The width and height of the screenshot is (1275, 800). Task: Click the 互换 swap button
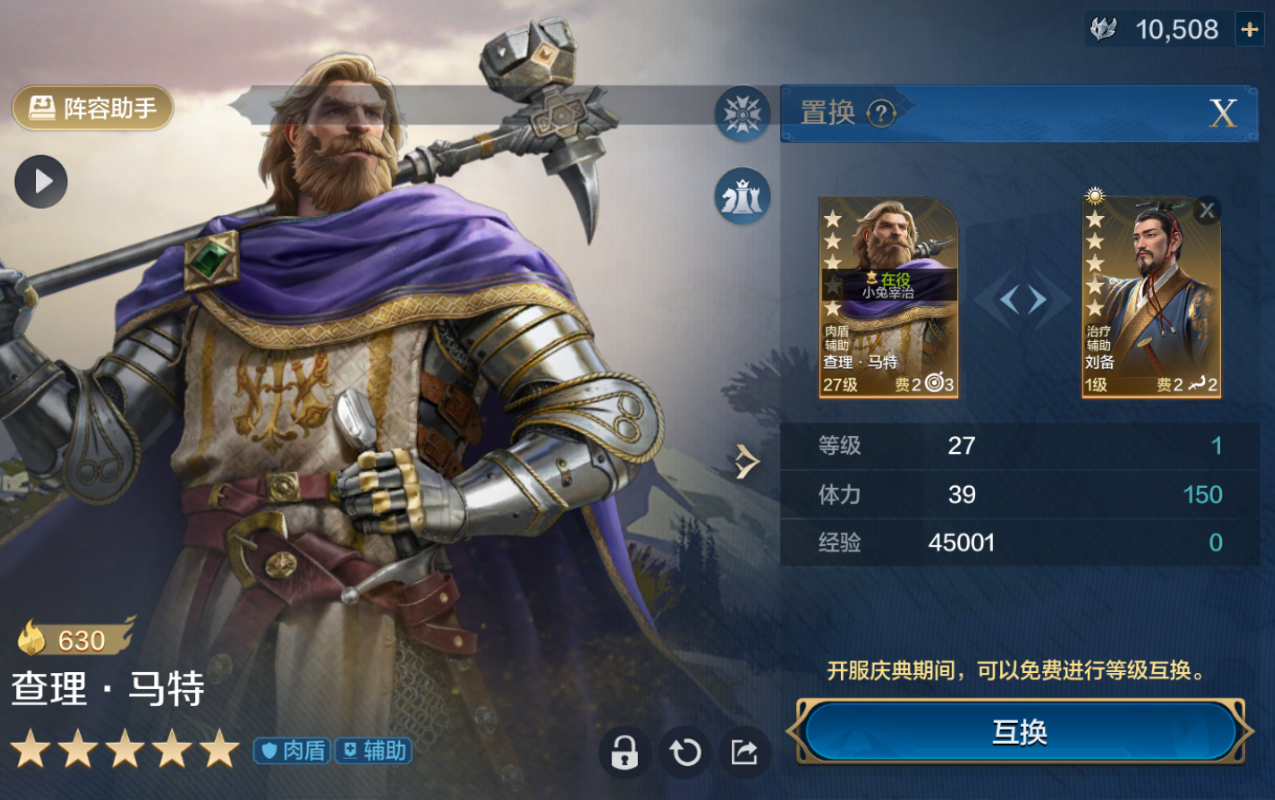[x=1020, y=732]
